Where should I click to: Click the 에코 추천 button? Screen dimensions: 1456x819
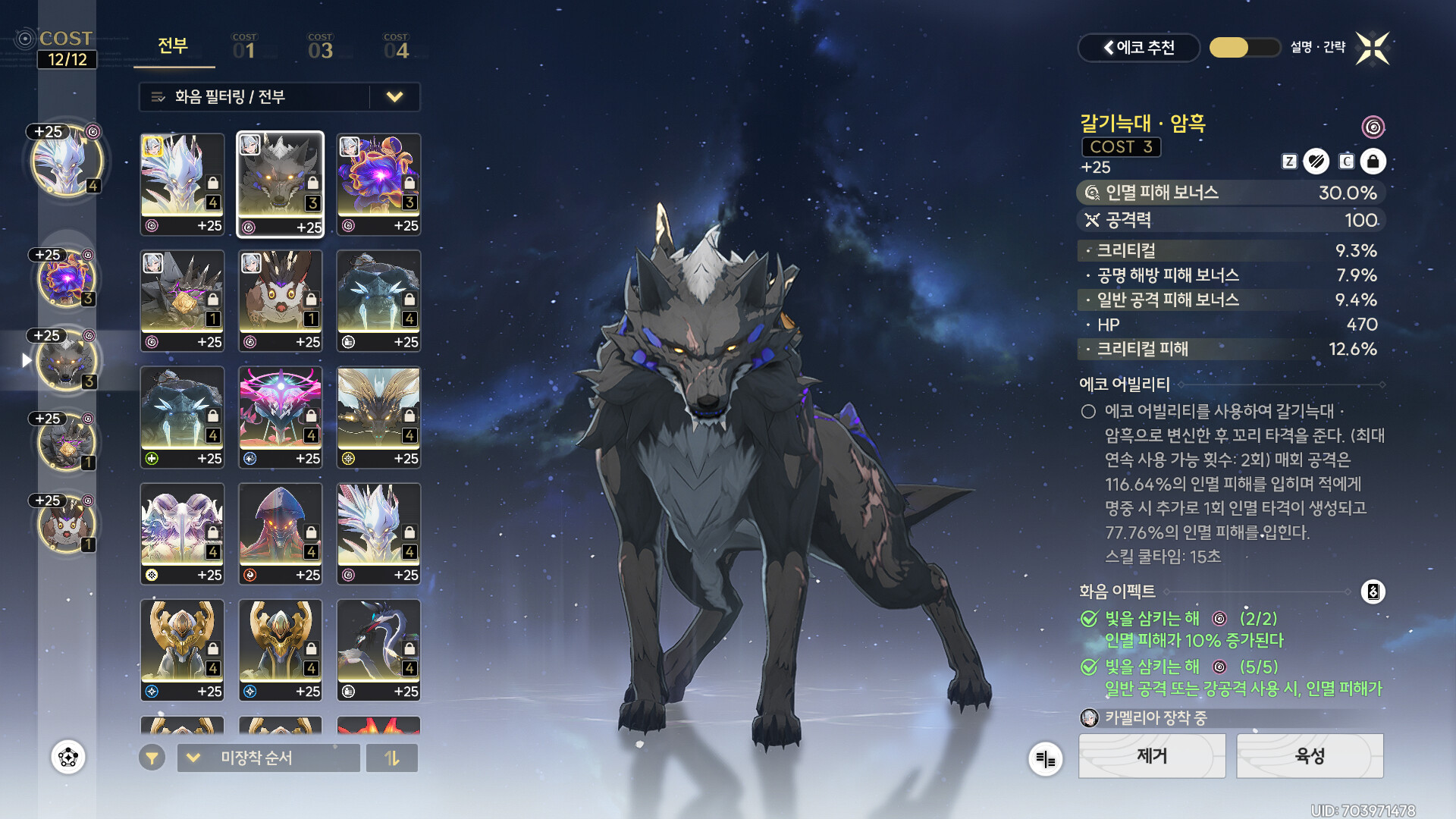point(1138,48)
